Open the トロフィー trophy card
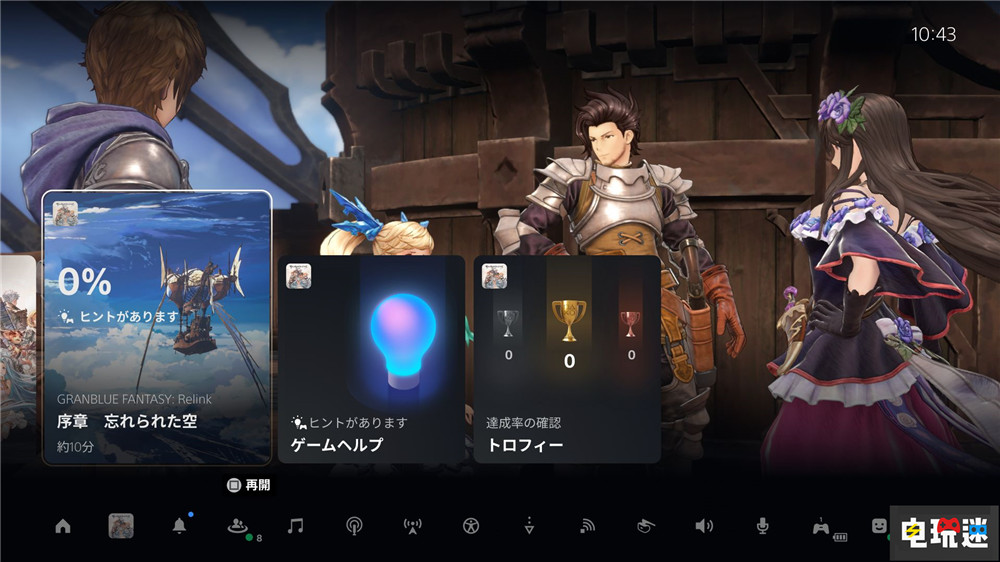This screenshot has height=562, width=1000. tap(567, 358)
